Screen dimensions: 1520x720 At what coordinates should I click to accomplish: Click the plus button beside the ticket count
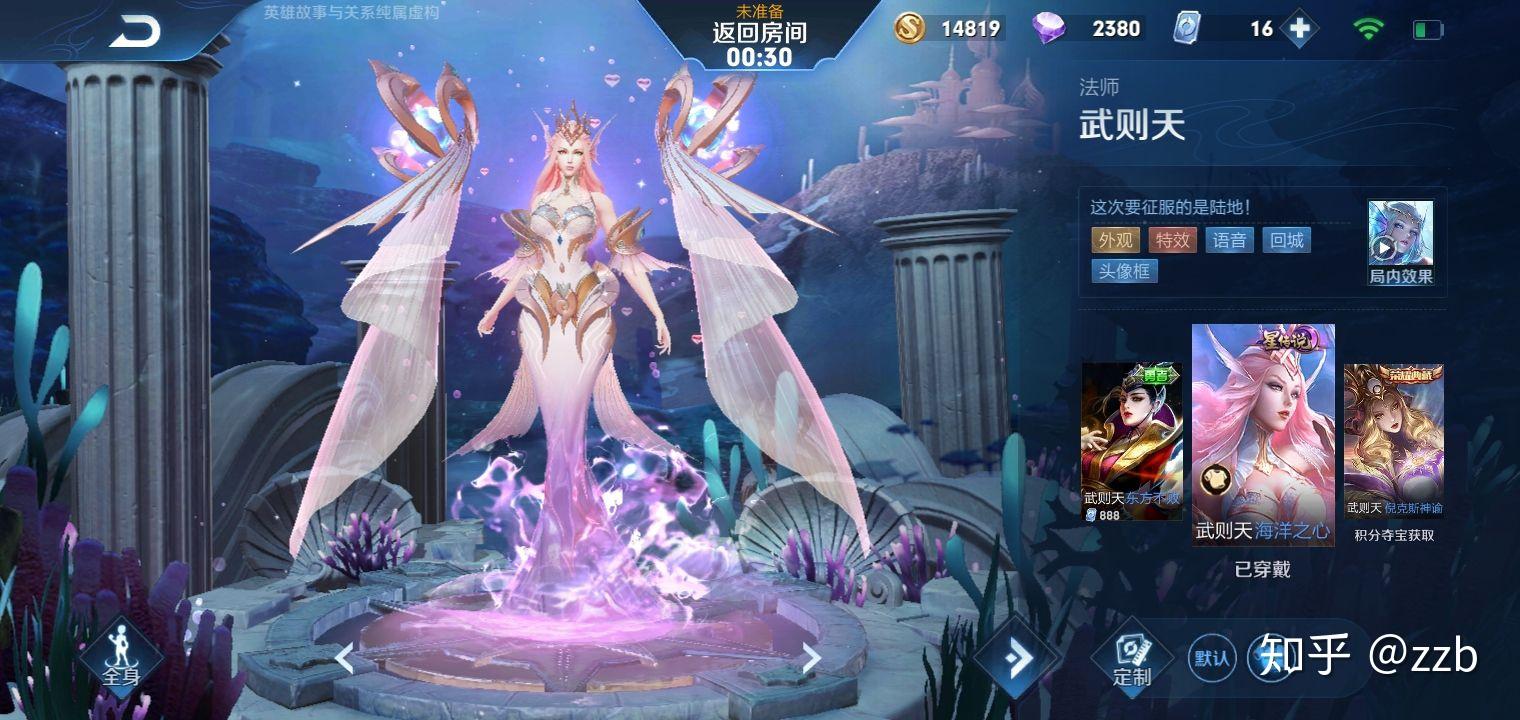pyautogui.click(x=1299, y=29)
